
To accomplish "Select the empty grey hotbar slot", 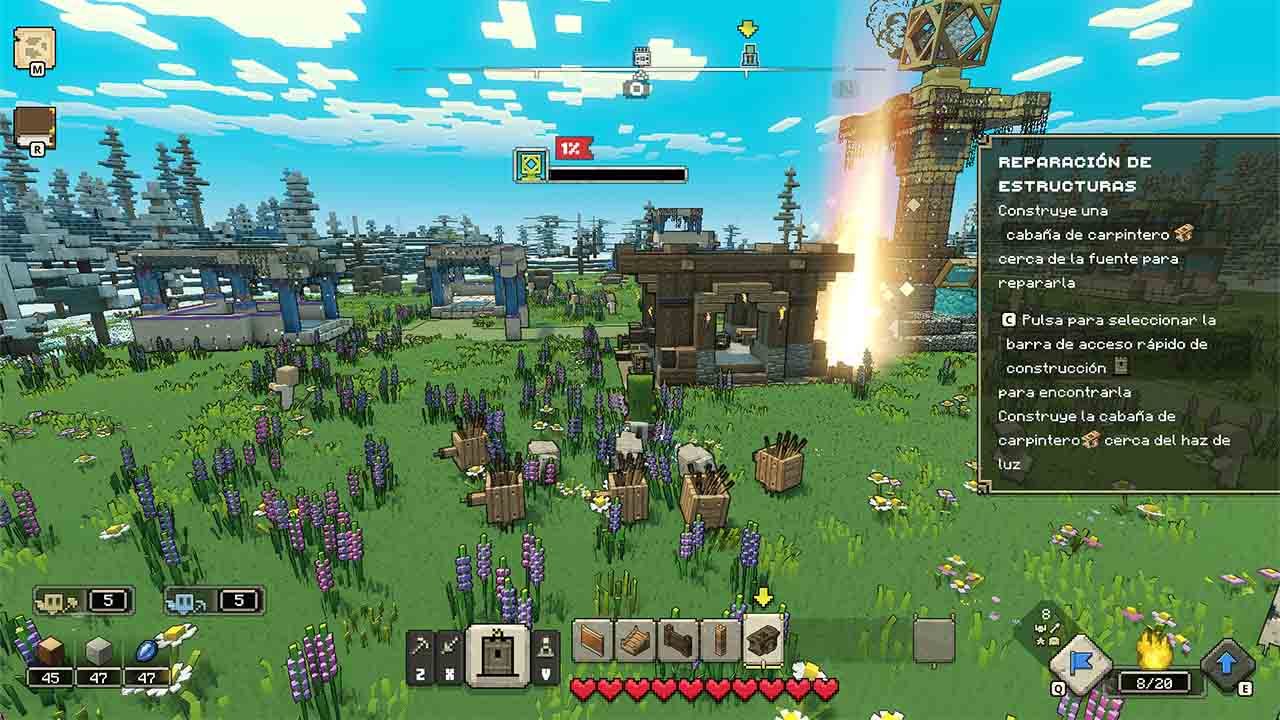I will click(934, 641).
